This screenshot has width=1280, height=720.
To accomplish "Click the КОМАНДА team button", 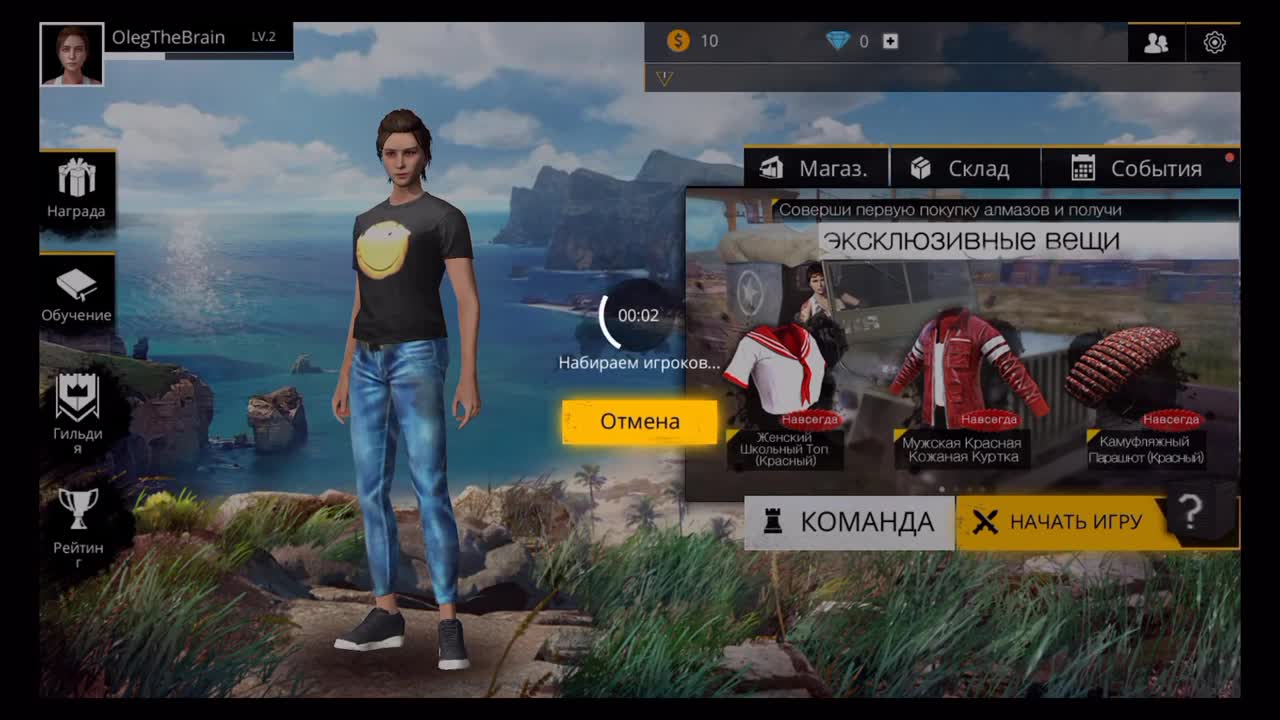I will 849,522.
